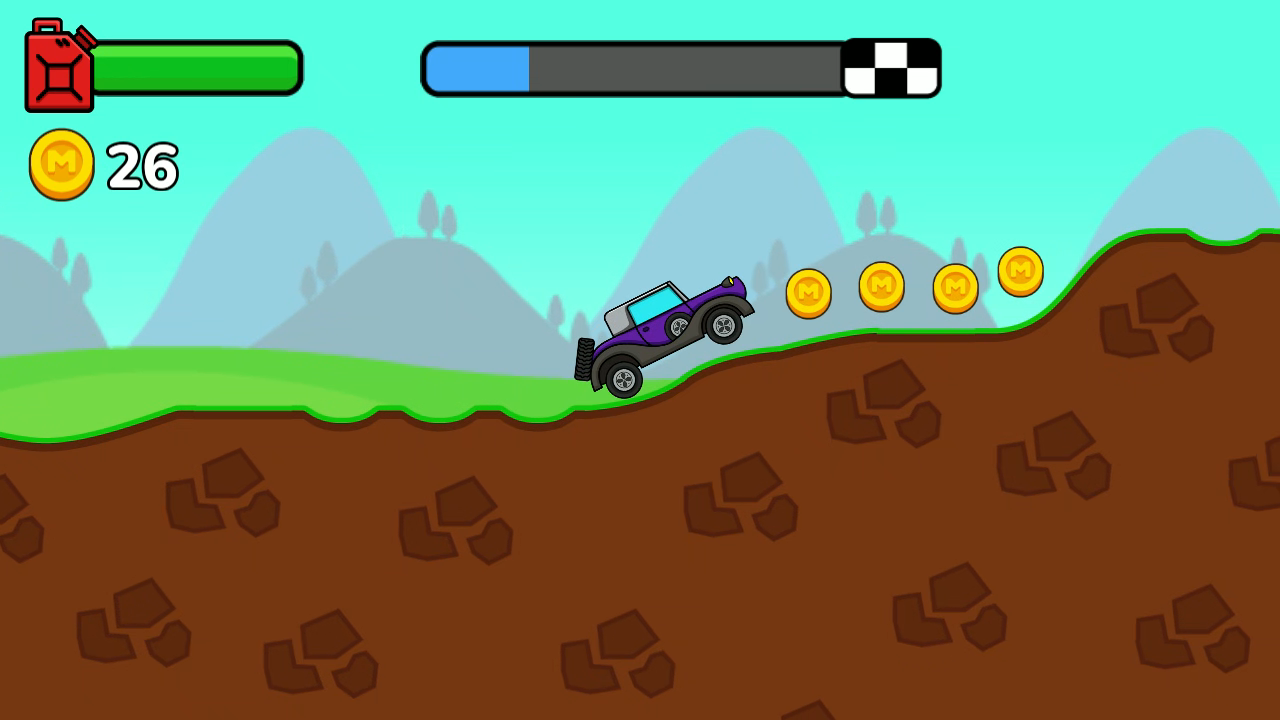Click the first coin on the hill
1280x720 pixels.
pyautogui.click(x=810, y=294)
